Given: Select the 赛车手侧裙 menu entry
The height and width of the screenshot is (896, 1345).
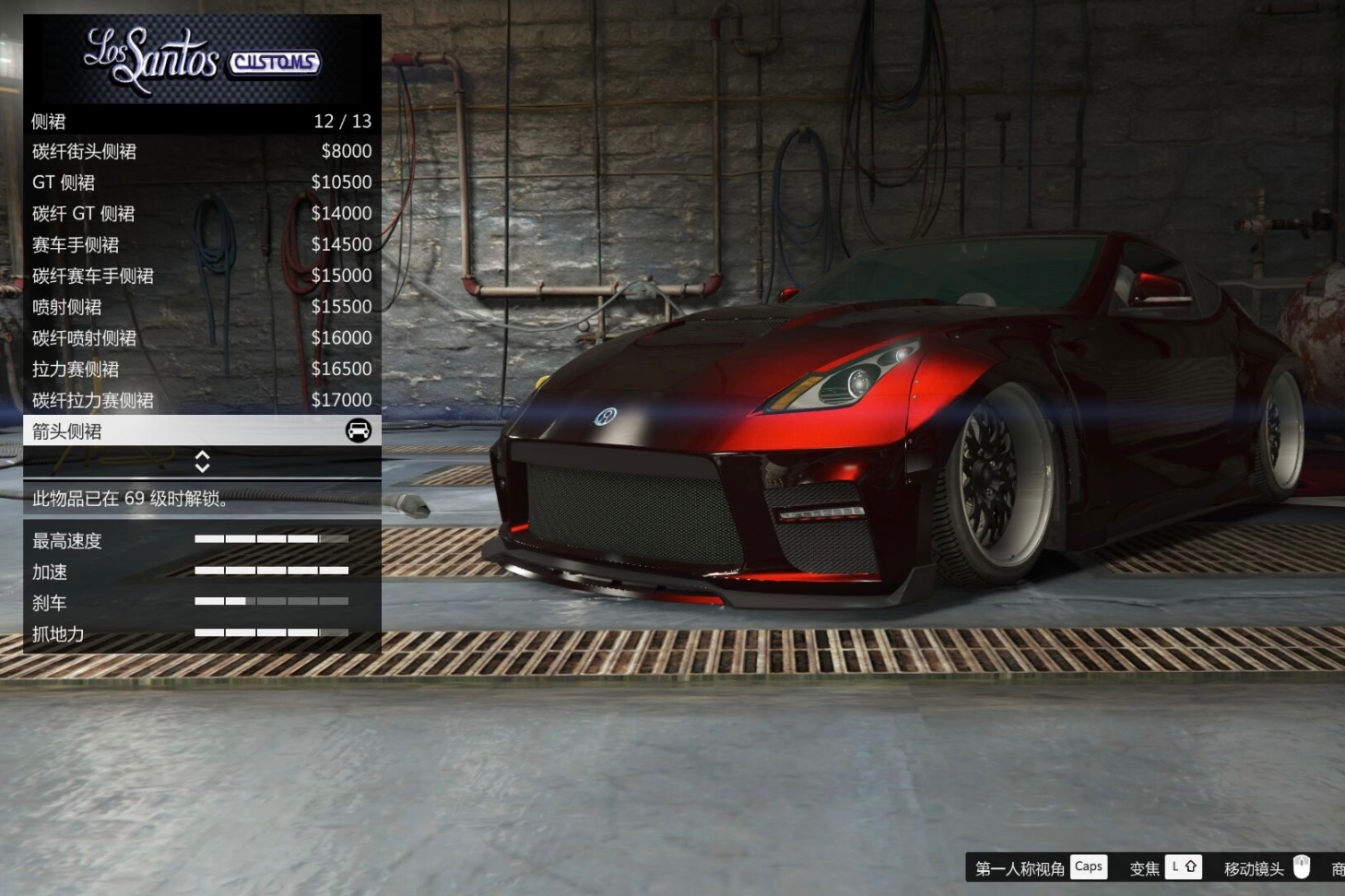Looking at the screenshot, I should click(x=201, y=245).
